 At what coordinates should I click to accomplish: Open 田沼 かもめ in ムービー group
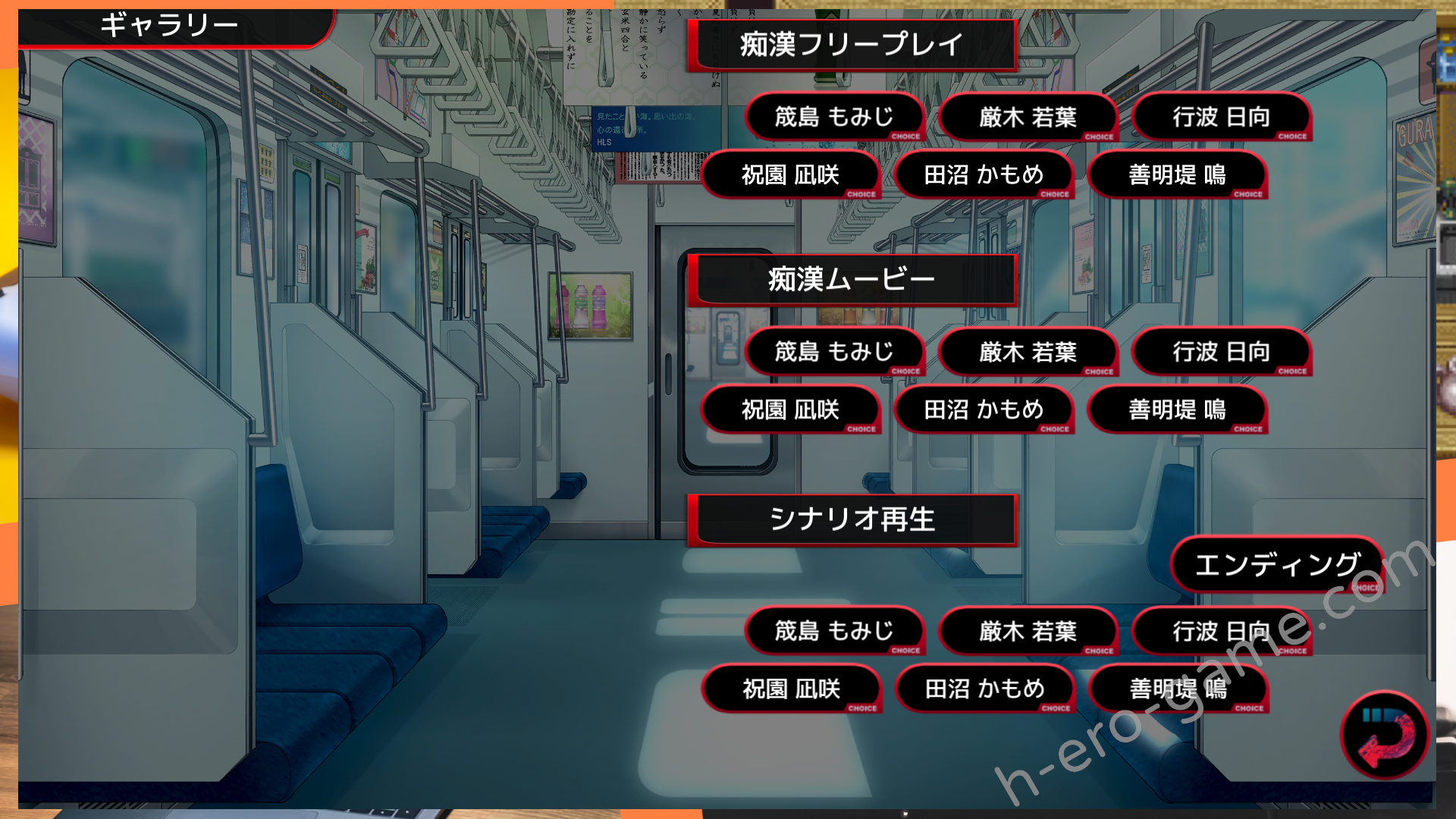984,410
